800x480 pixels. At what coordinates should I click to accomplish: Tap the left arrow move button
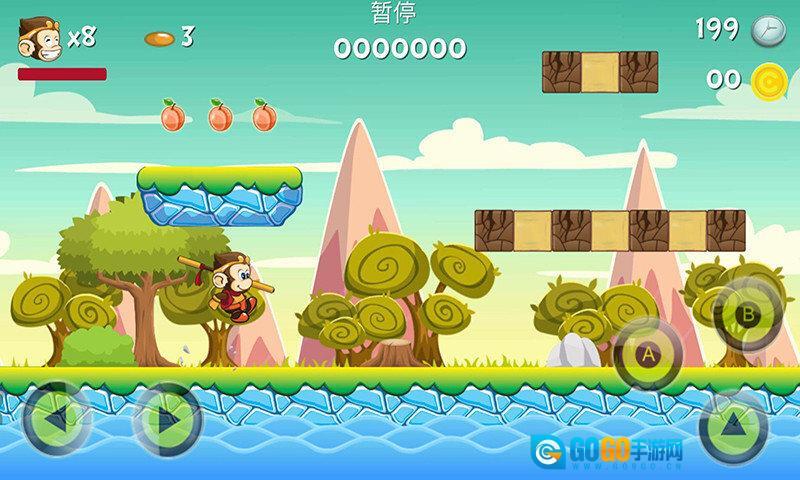(56, 419)
